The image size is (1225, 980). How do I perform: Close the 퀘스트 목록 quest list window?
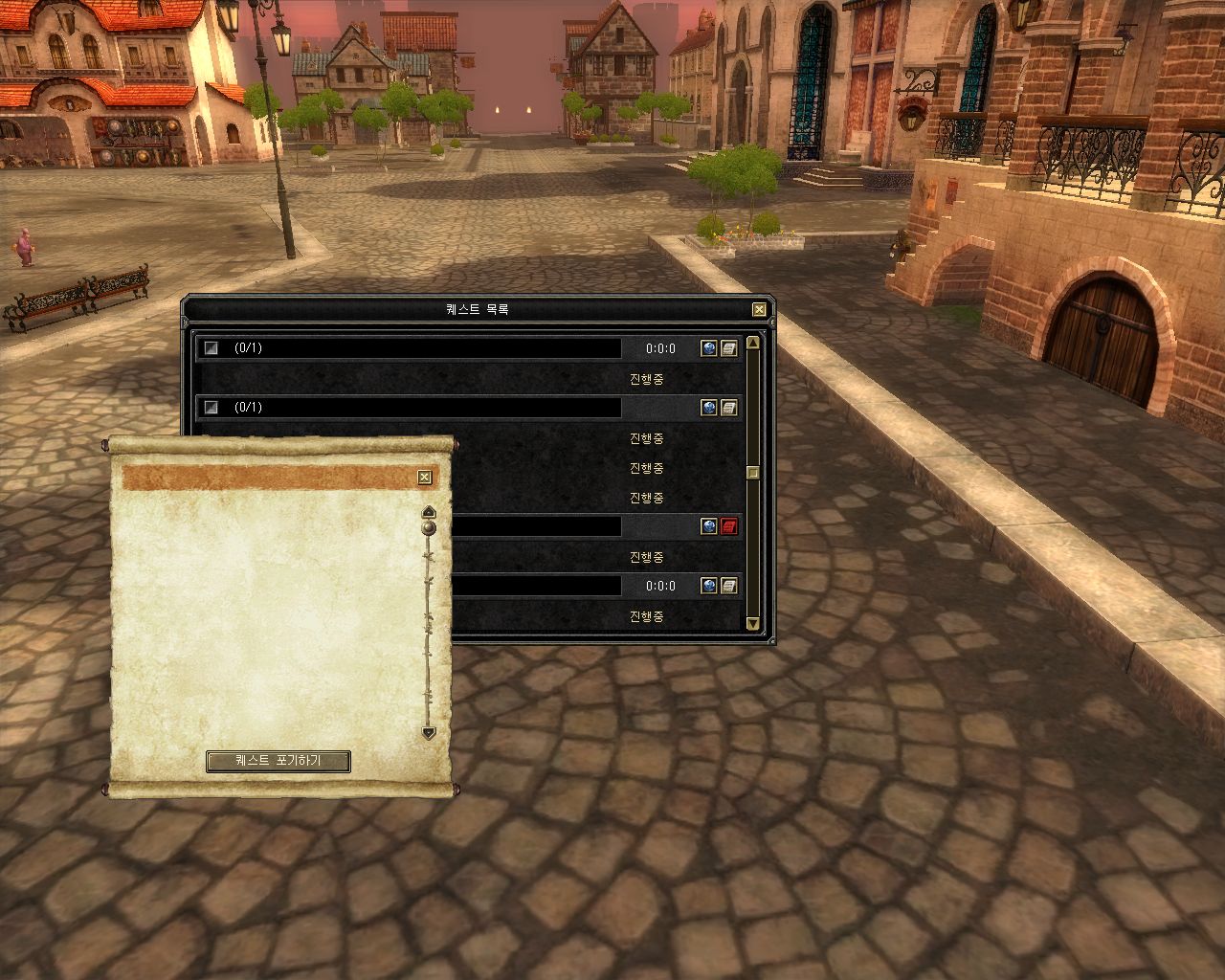click(x=759, y=309)
